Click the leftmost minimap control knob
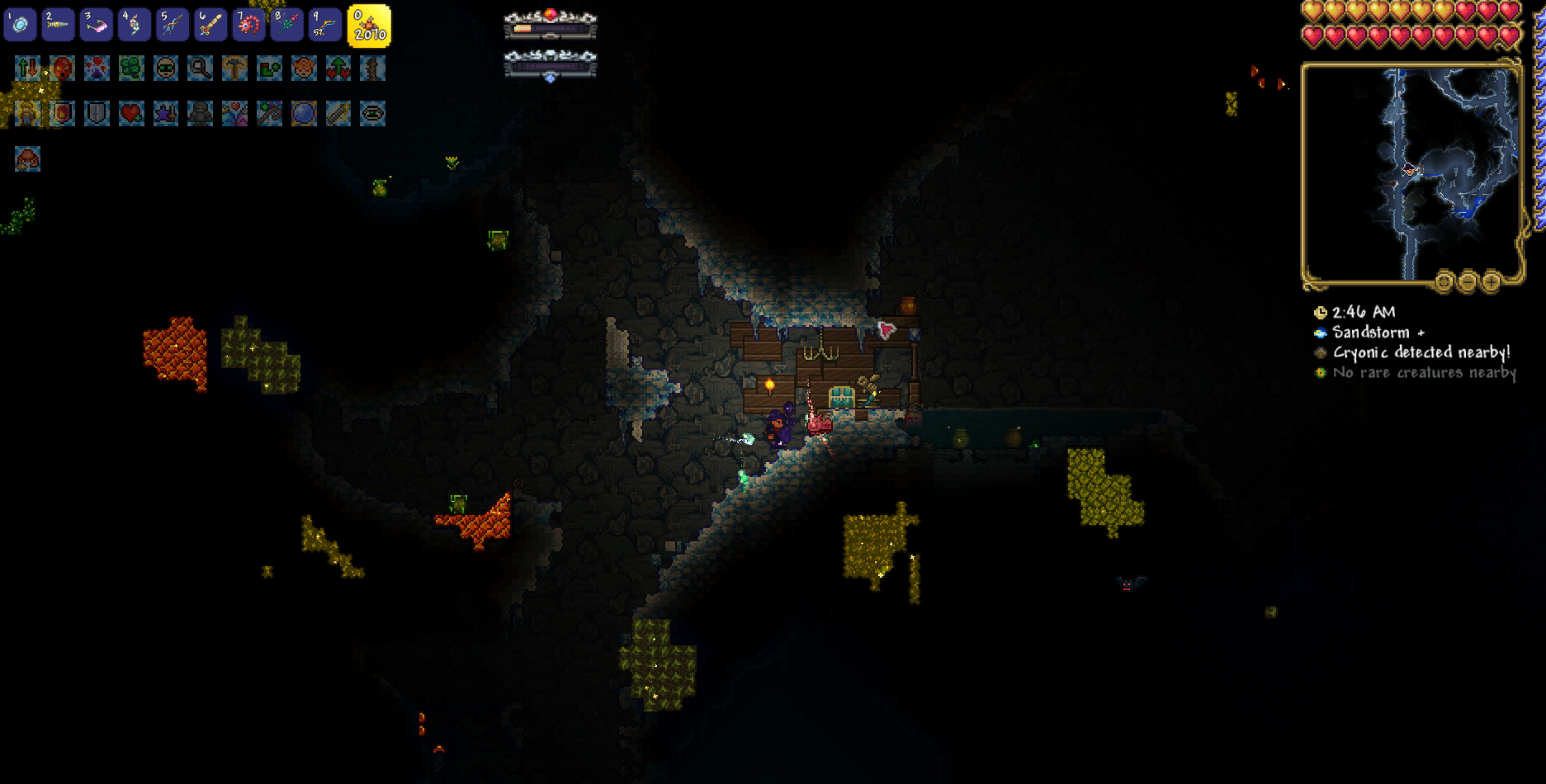Viewport: 1546px width, 784px height. 1444,281
